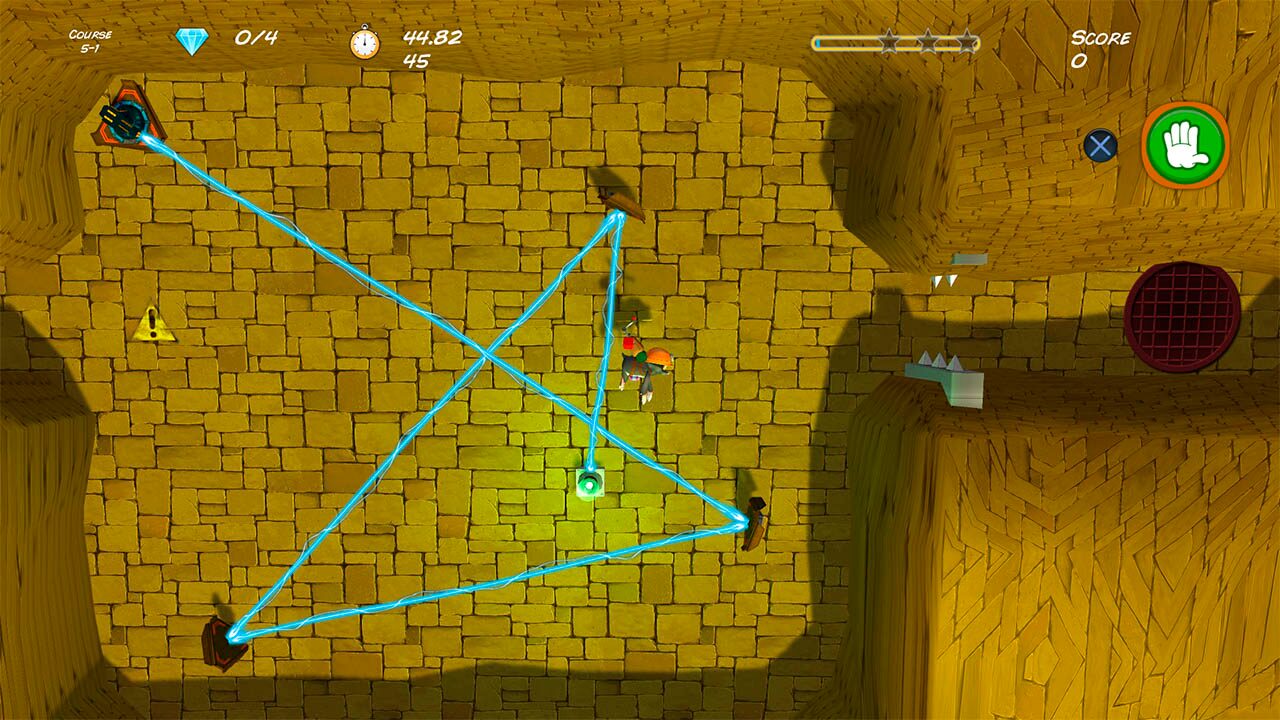Viewport: 1280px width, 720px height.
Task: Click the 44.82 timer readout
Action: click(432, 38)
